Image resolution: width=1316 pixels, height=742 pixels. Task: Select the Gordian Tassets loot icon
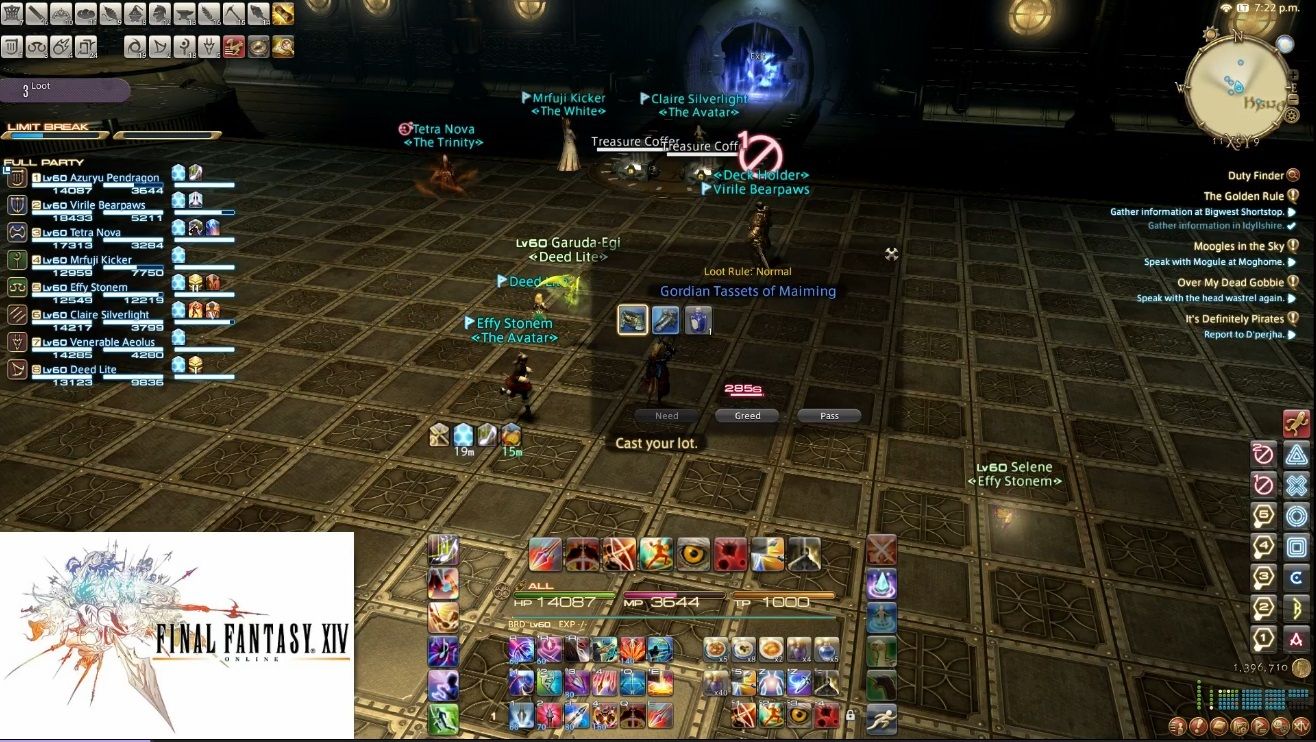point(632,319)
